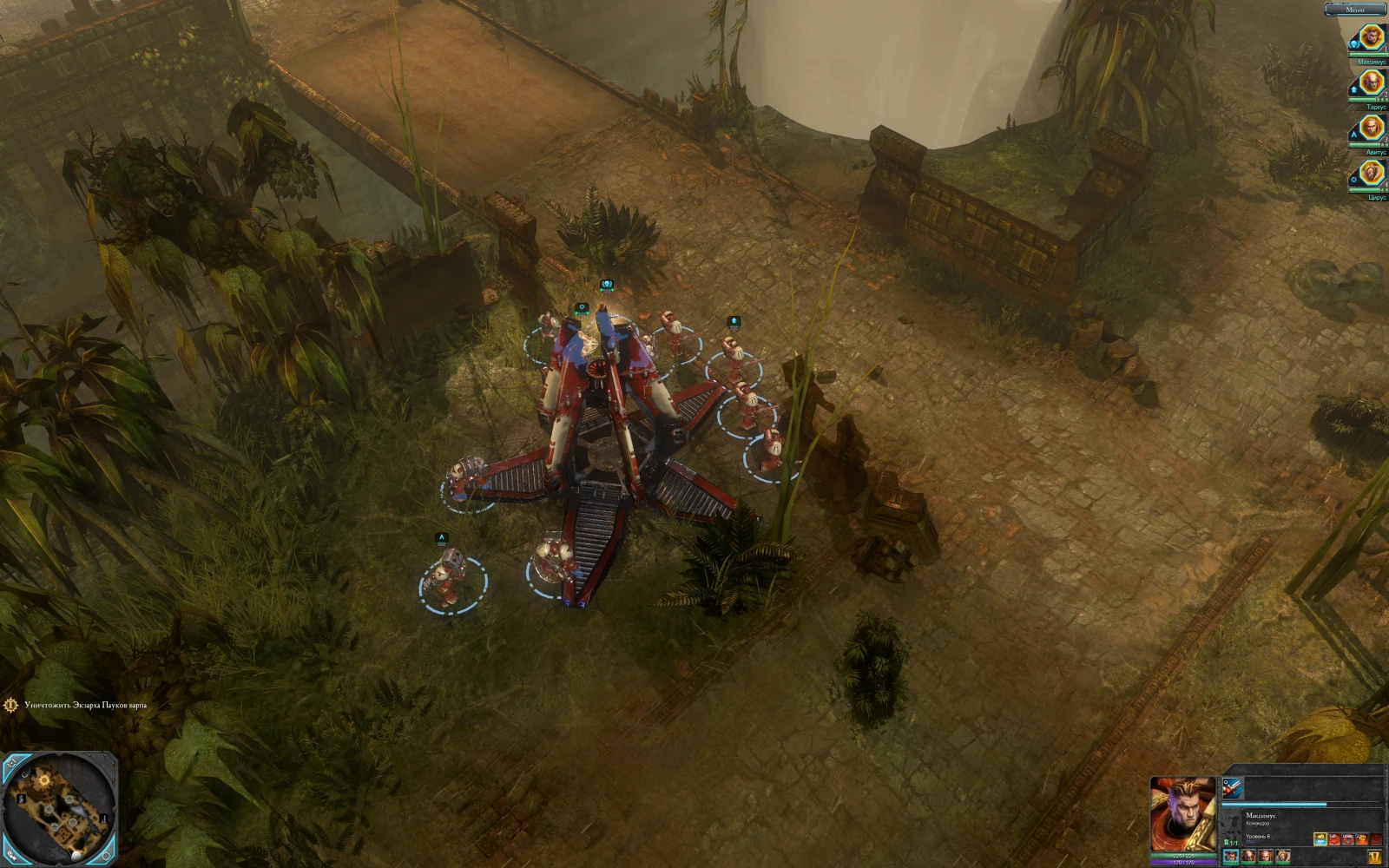Open the Меню button at top-right

1354,10
